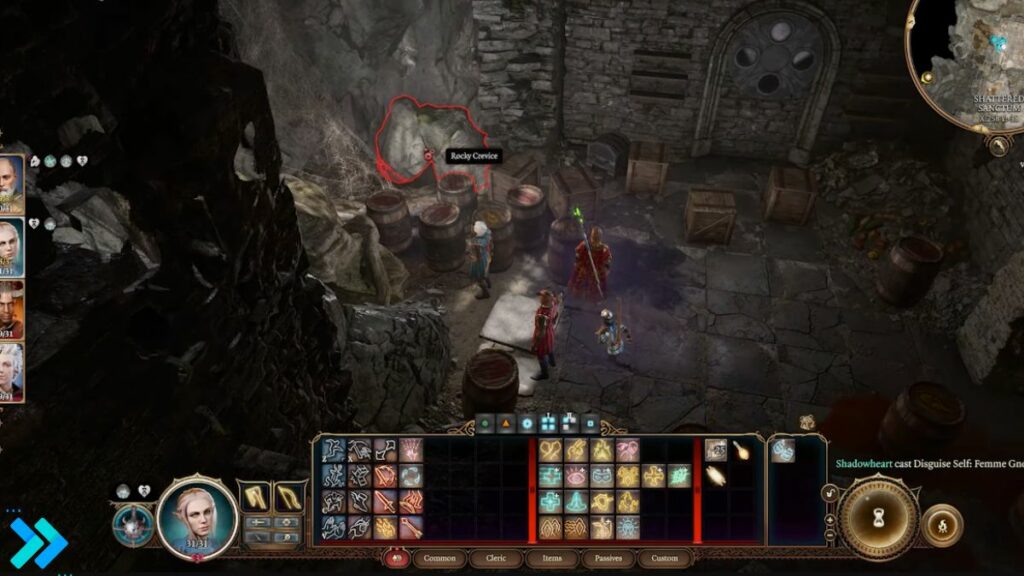Switch to the Custom hotbar tab
Image resolution: width=1024 pixels, height=576 pixels.
pyautogui.click(x=664, y=558)
